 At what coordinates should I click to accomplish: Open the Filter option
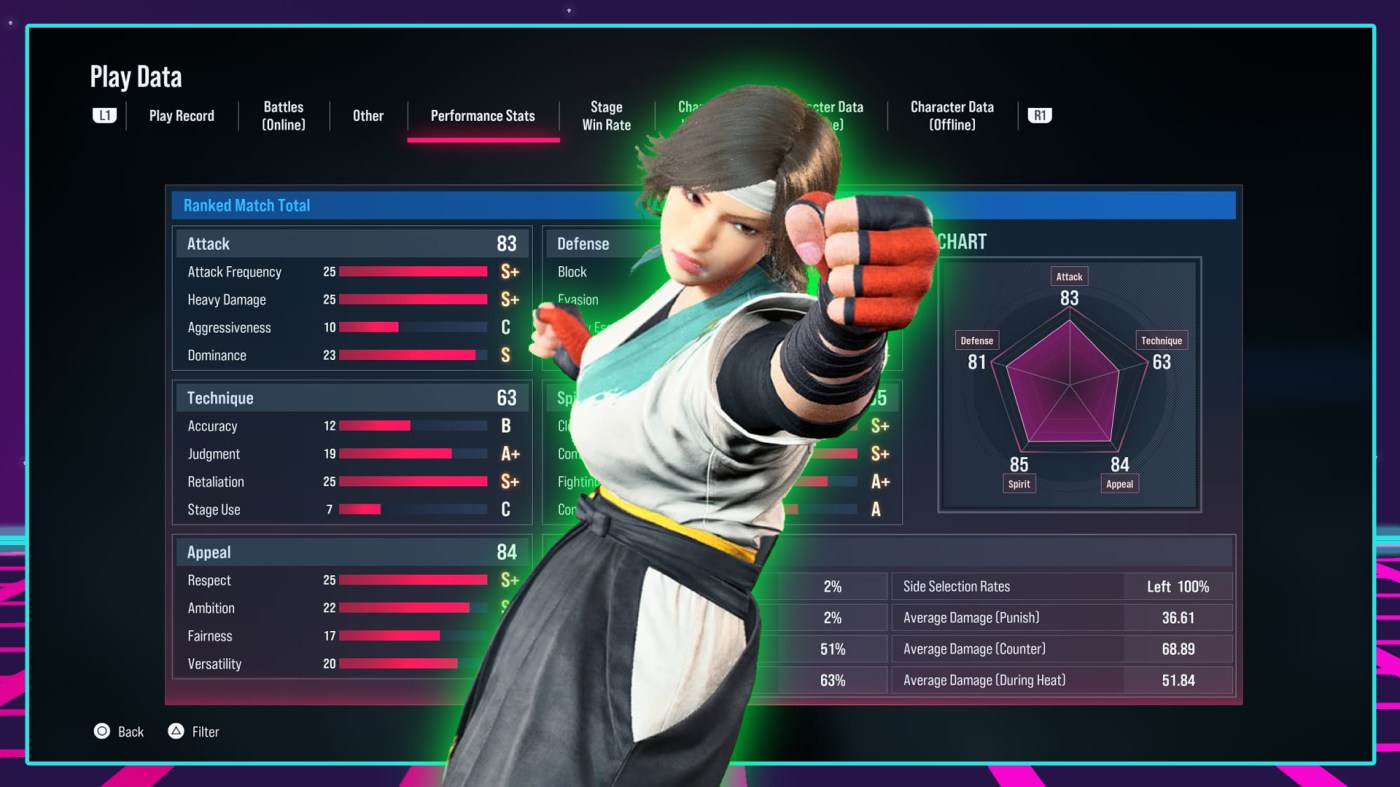[x=194, y=732]
